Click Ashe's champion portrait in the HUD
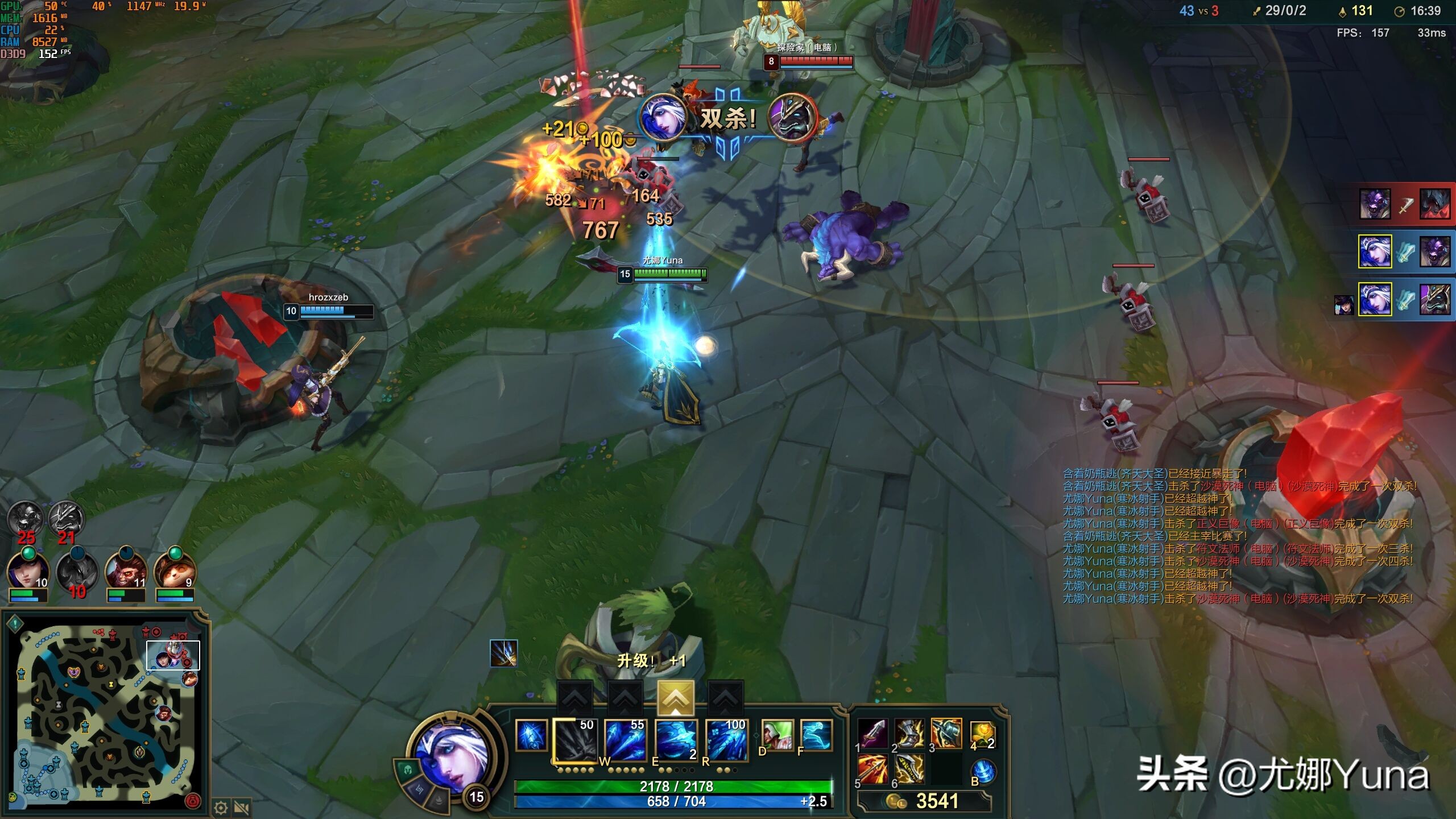The height and width of the screenshot is (819, 1456). [x=453, y=755]
